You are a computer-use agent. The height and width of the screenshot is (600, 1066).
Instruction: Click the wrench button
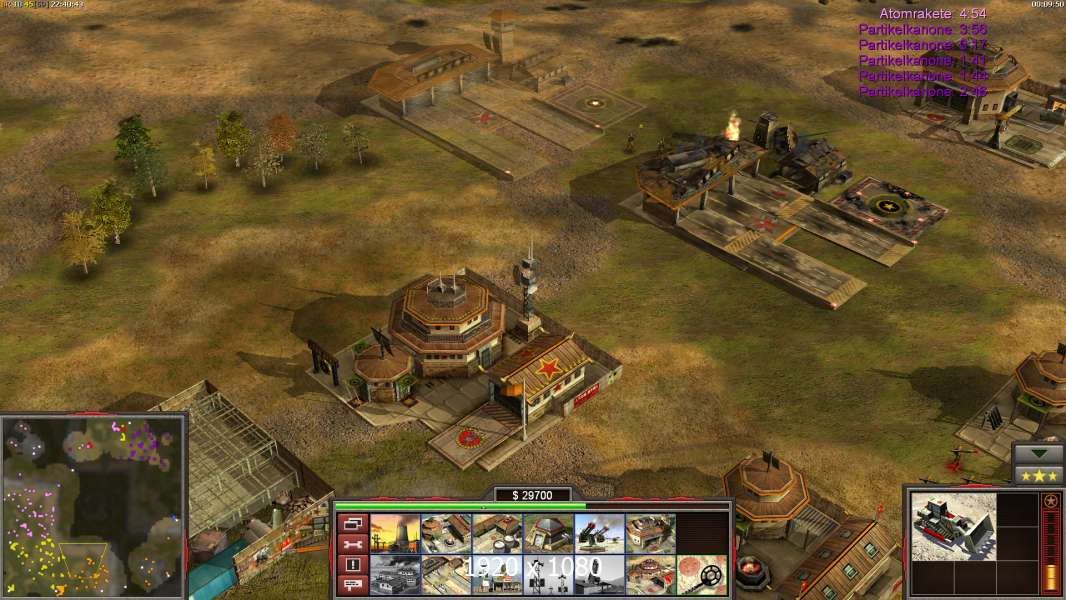[352, 544]
